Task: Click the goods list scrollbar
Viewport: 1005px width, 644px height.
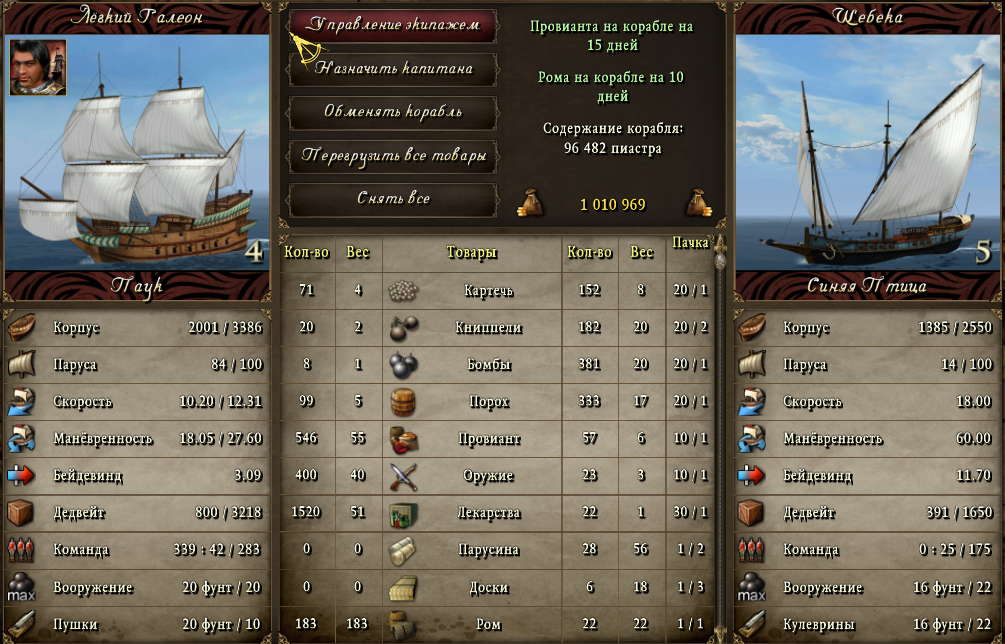Action: pyautogui.click(x=718, y=440)
